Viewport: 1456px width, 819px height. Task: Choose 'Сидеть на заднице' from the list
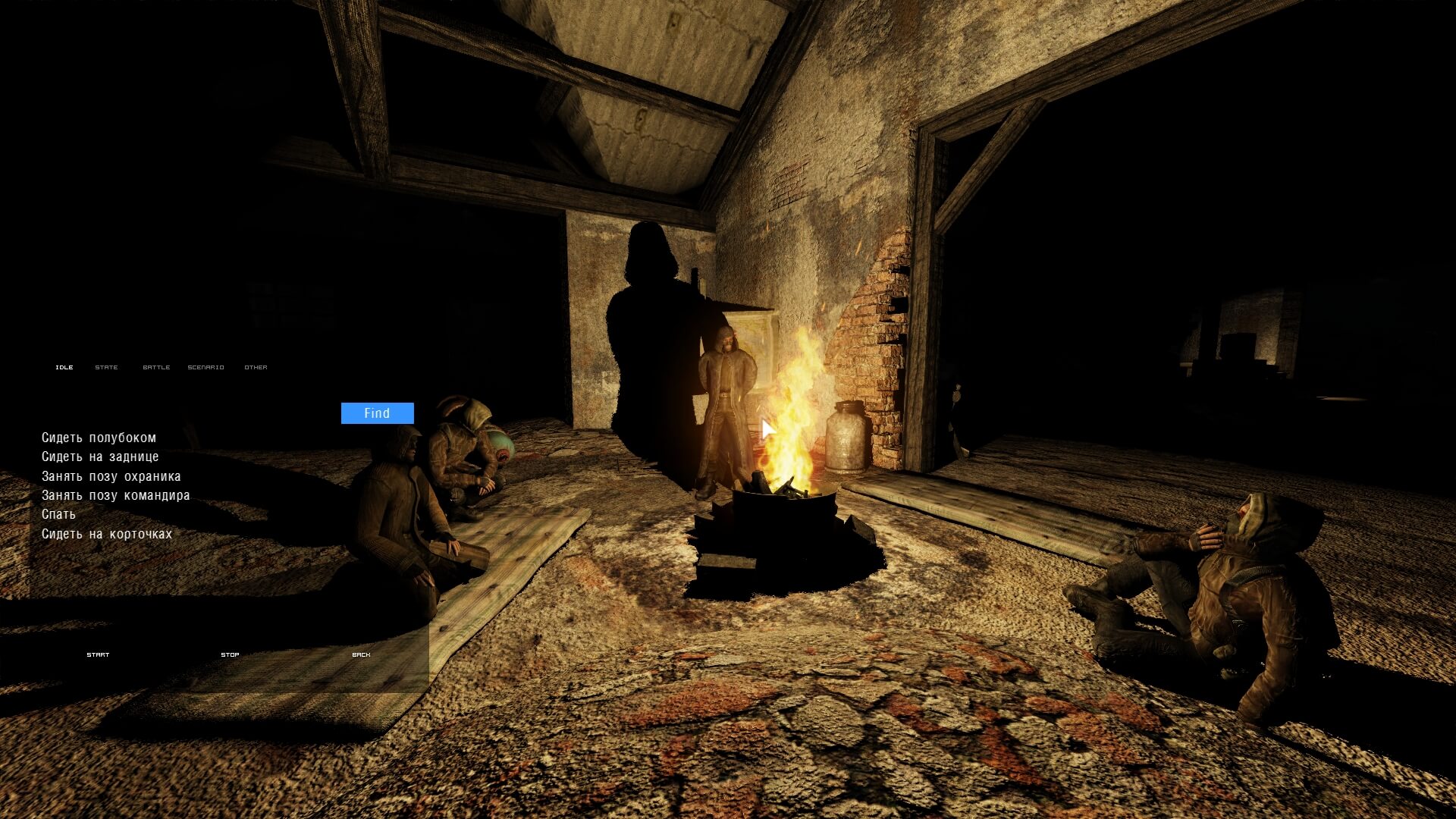pos(100,457)
